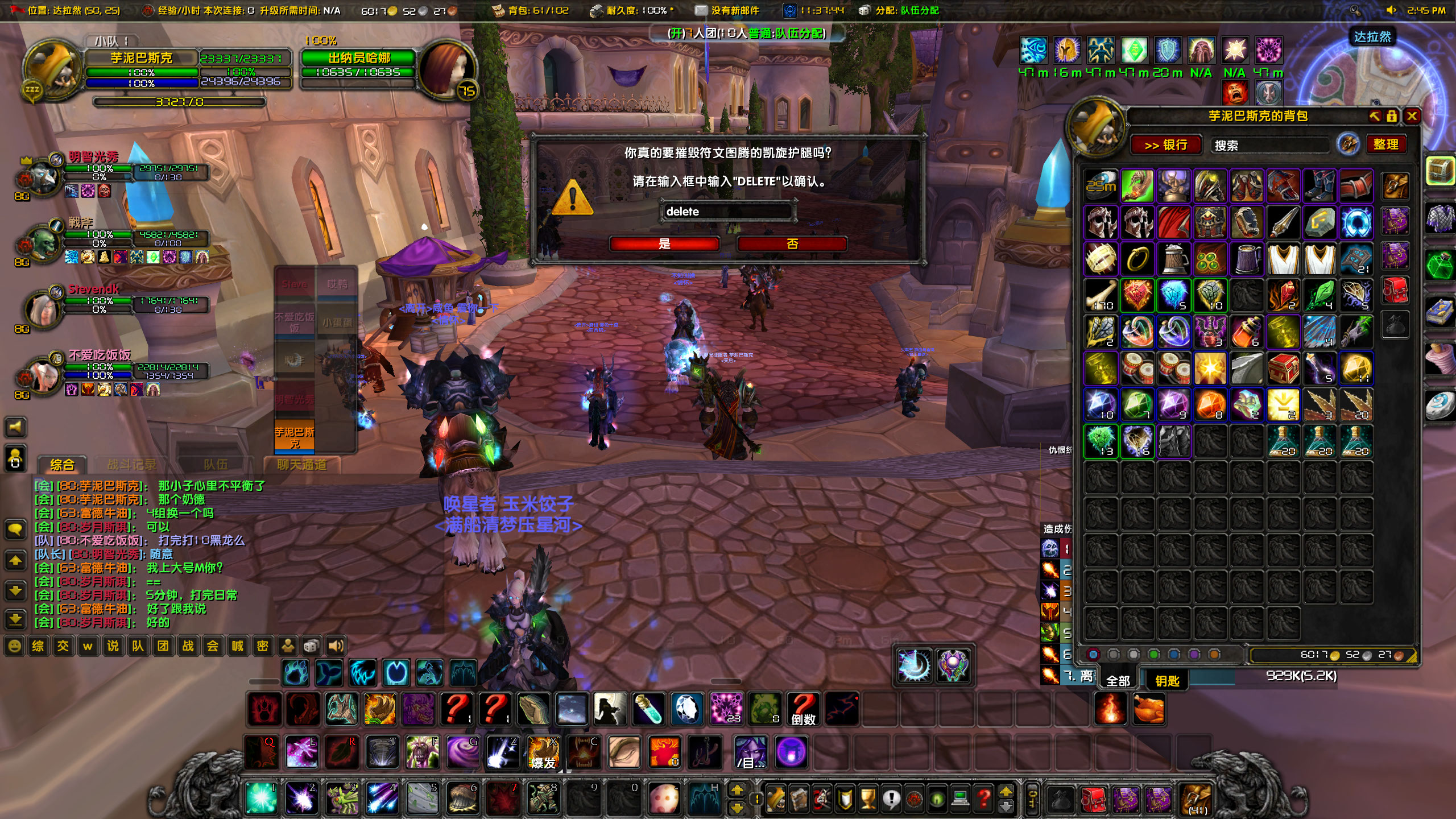Click the dice roll icon near chat channel buttons
The image size is (1456, 819).
311,646
